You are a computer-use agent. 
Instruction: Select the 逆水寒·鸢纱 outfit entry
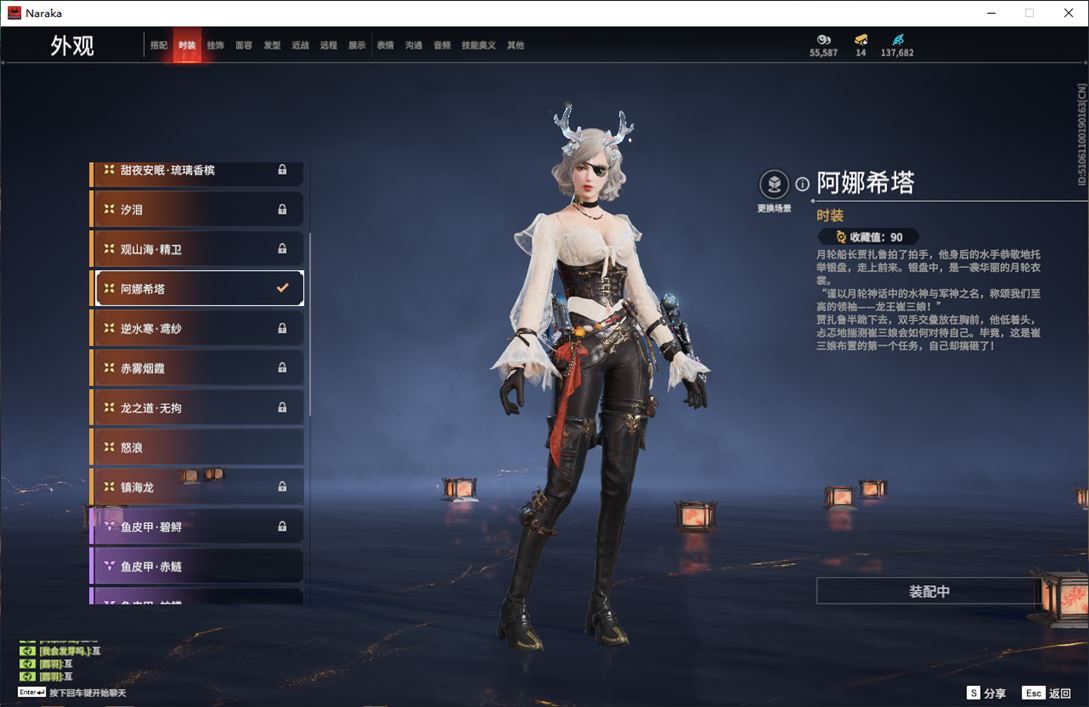197,328
